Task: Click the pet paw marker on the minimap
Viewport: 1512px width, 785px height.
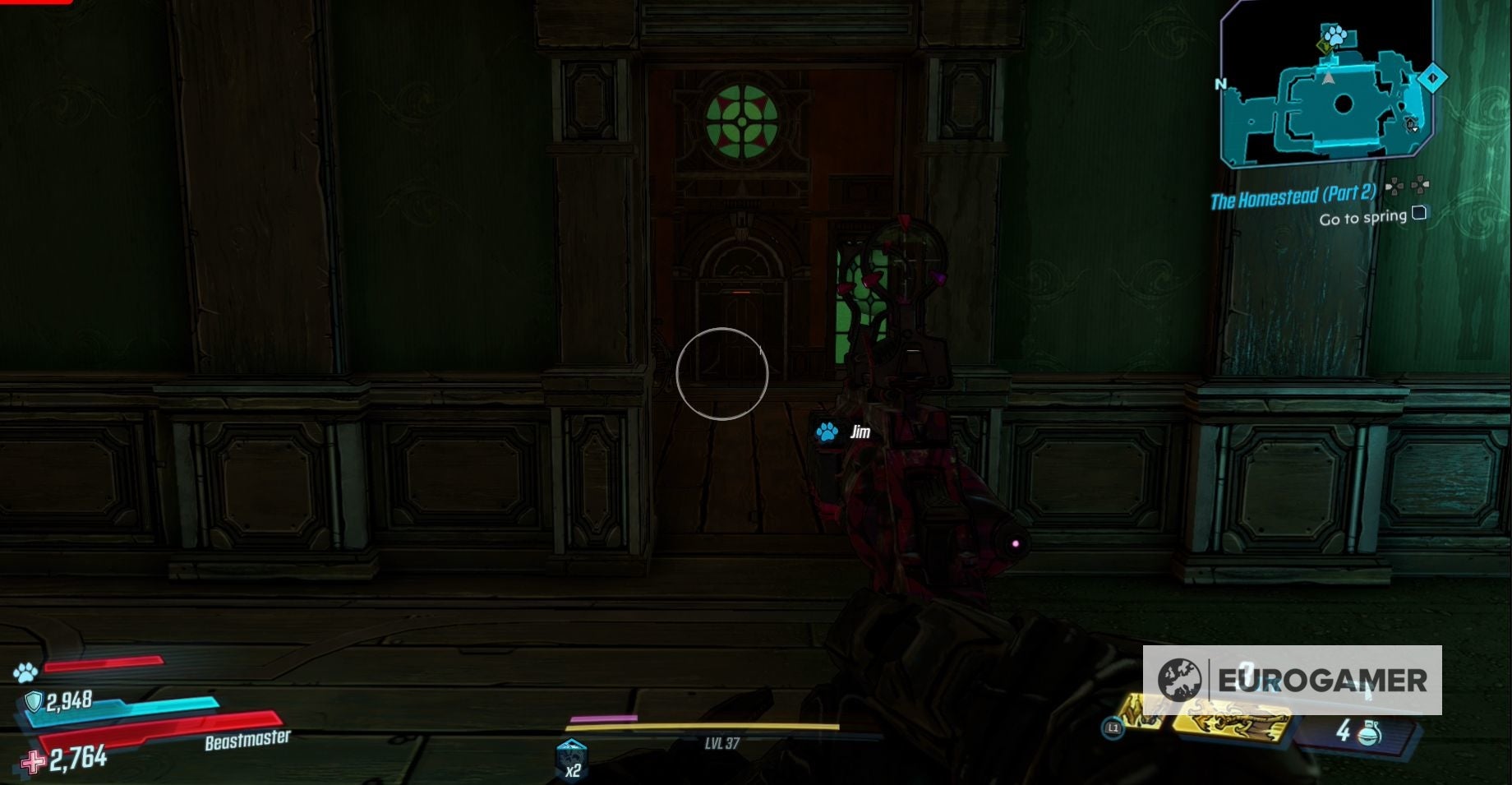Action: pyautogui.click(x=1334, y=35)
